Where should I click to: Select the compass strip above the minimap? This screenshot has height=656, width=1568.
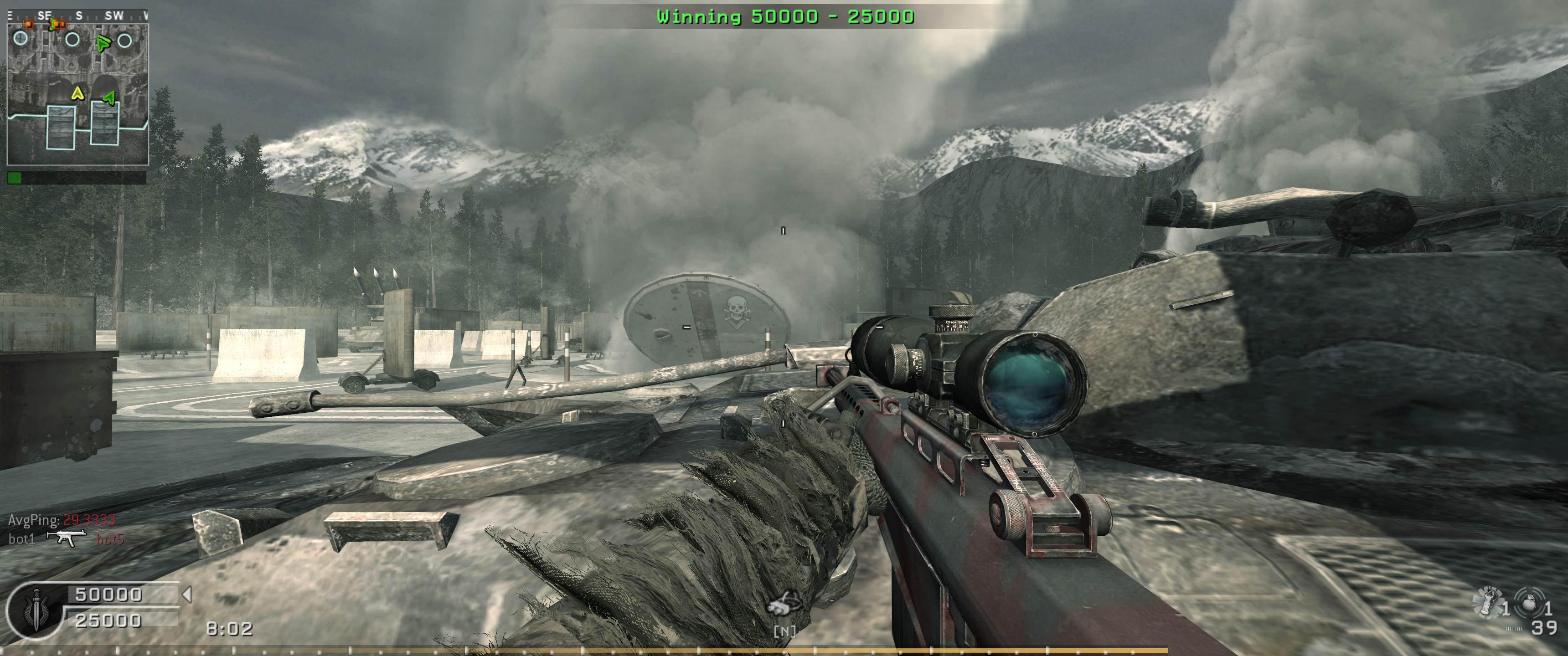(x=77, y=16)
